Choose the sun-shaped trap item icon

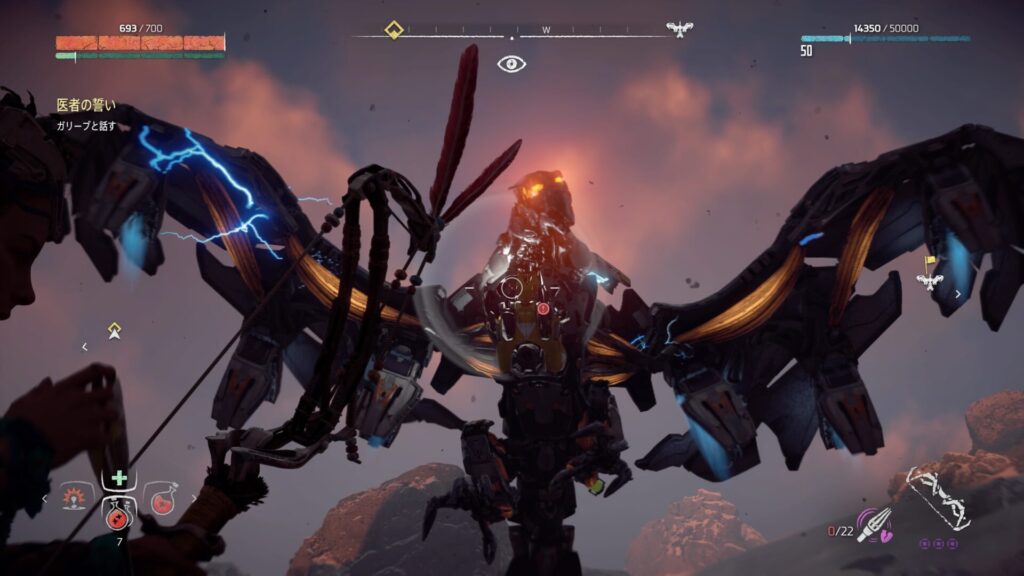pos(74,497)
